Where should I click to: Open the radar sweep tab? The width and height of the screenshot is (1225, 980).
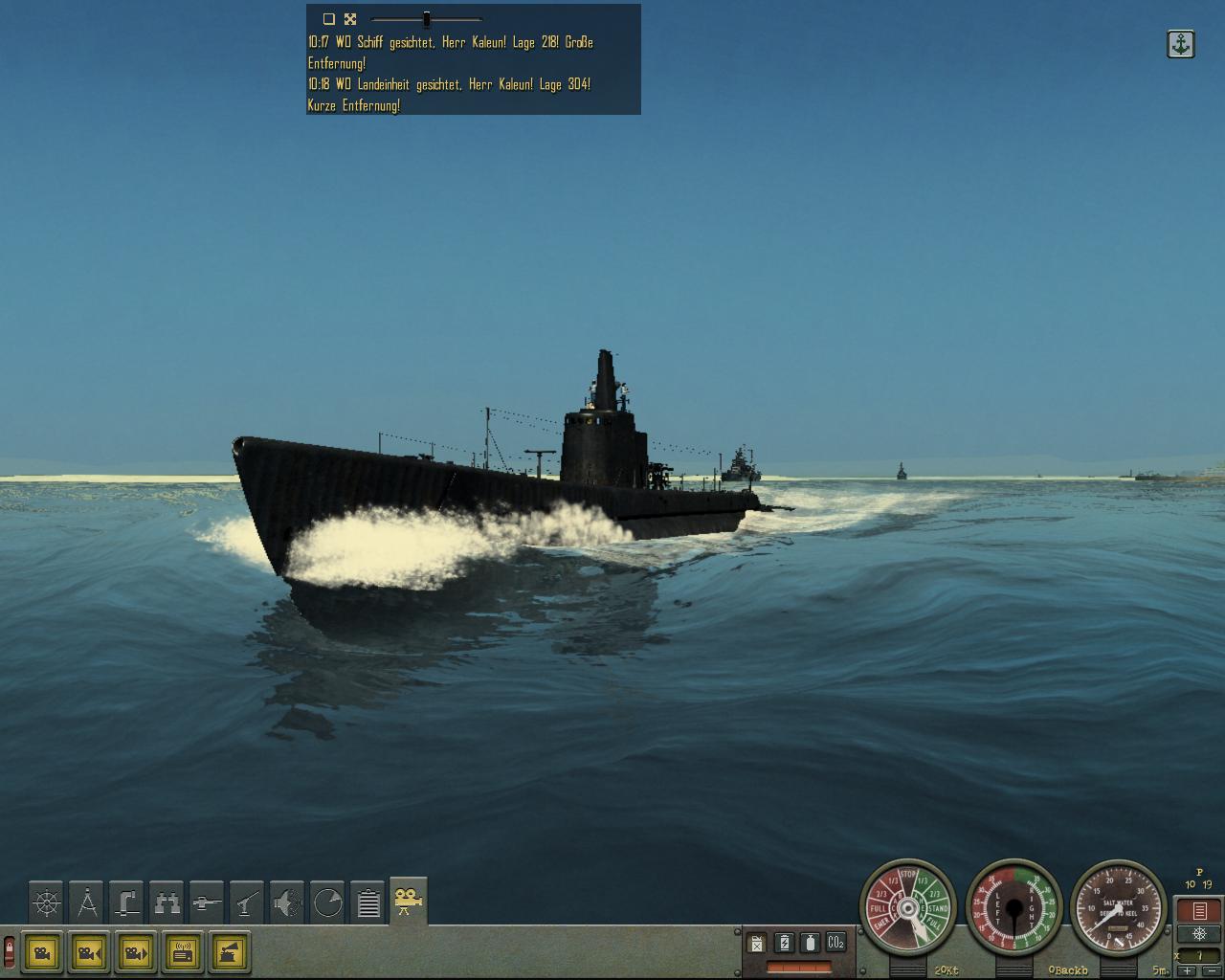[x=327, y=902]
